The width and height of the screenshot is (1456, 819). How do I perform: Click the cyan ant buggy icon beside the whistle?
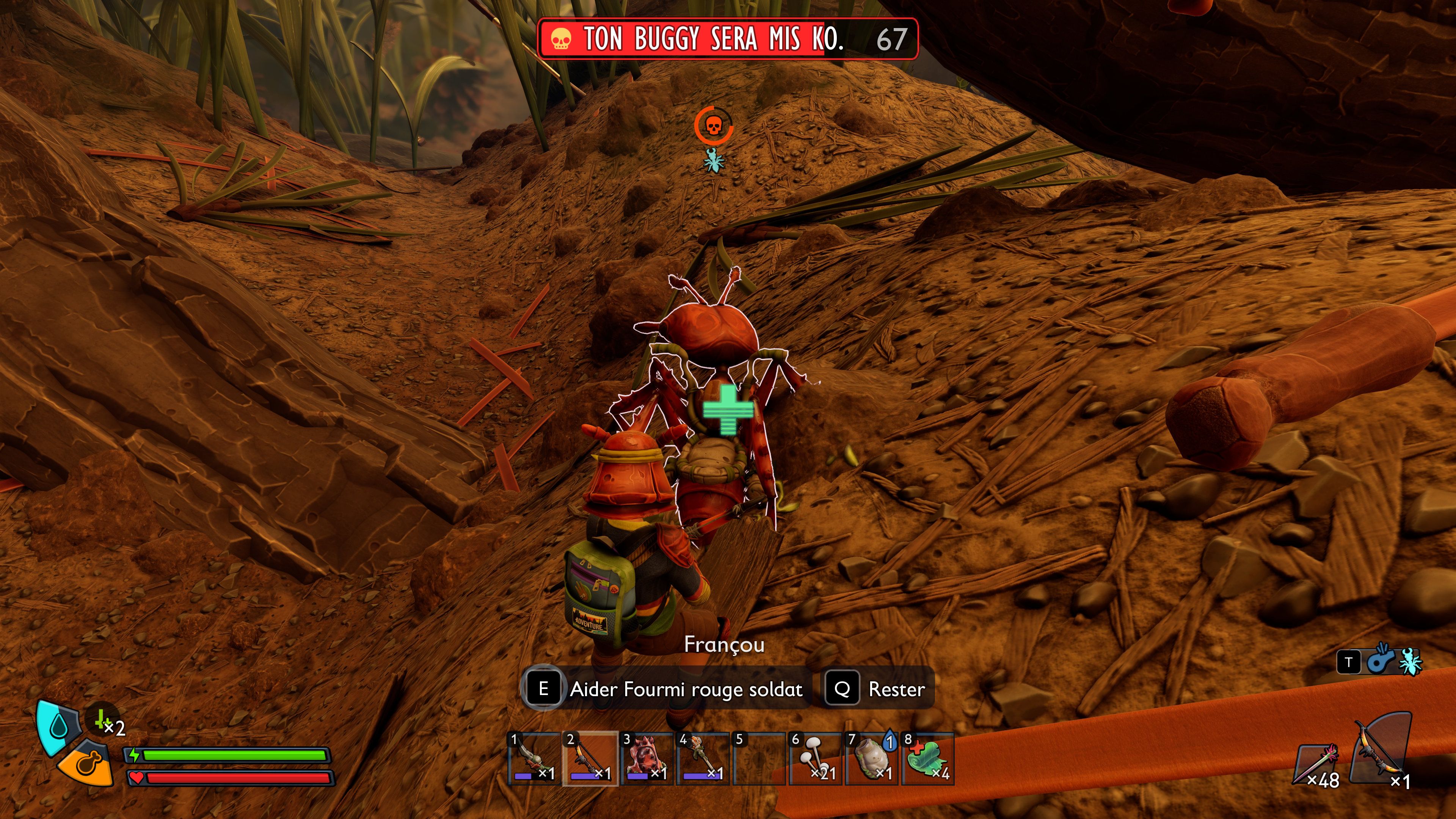[1410, 662]
